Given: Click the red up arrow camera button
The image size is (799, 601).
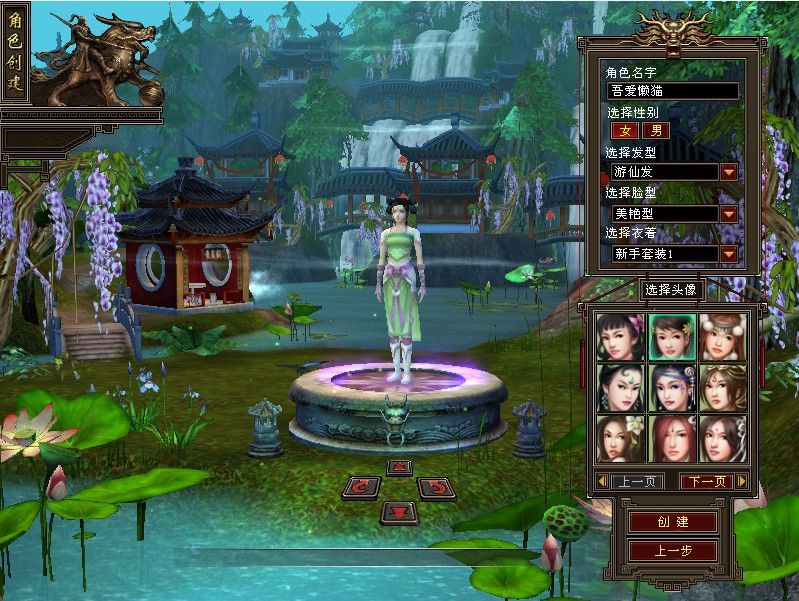Looking at the screenshot, I should click(399, 468).
